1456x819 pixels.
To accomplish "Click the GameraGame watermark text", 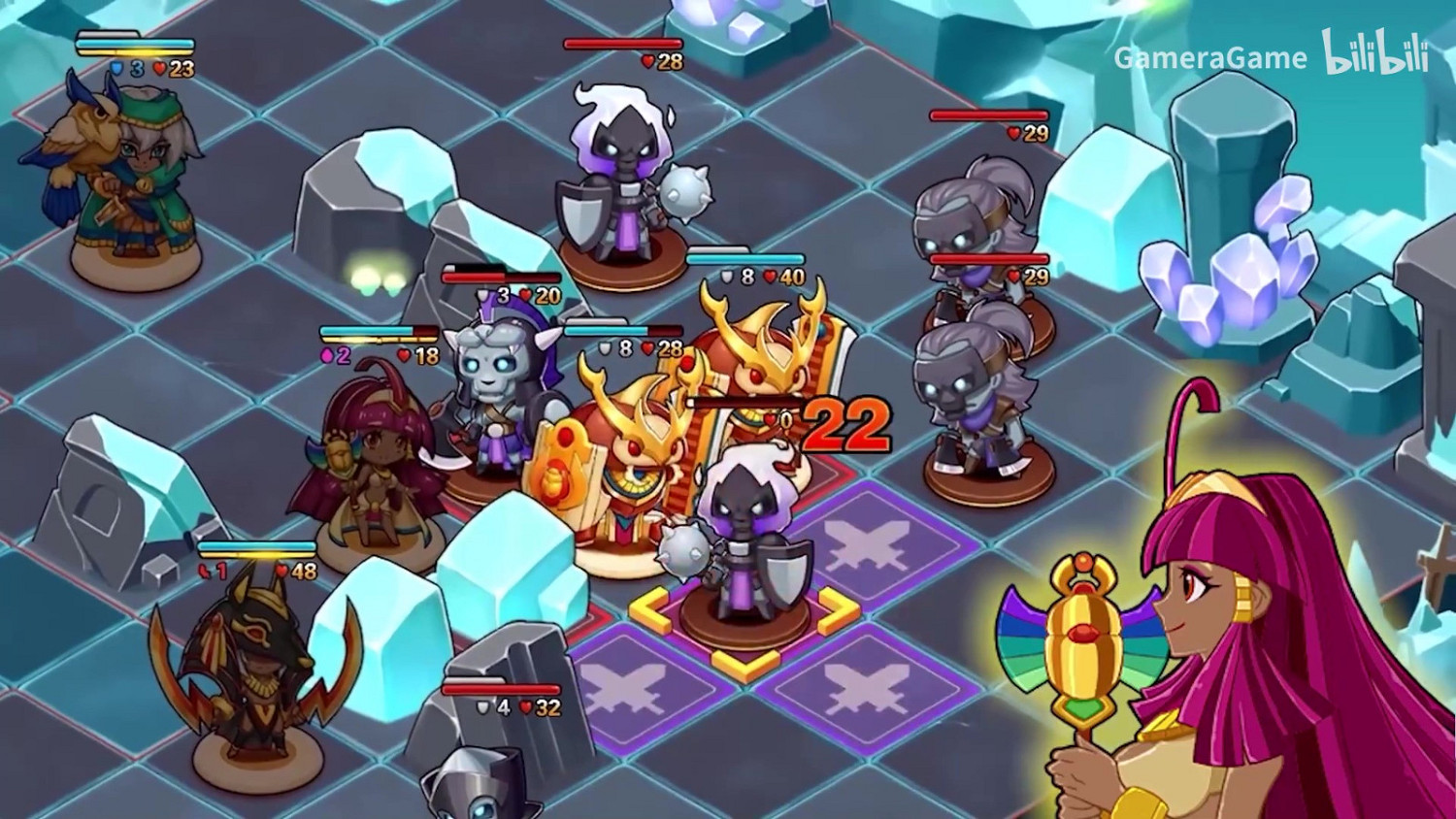I will (x=1208, y=58).
